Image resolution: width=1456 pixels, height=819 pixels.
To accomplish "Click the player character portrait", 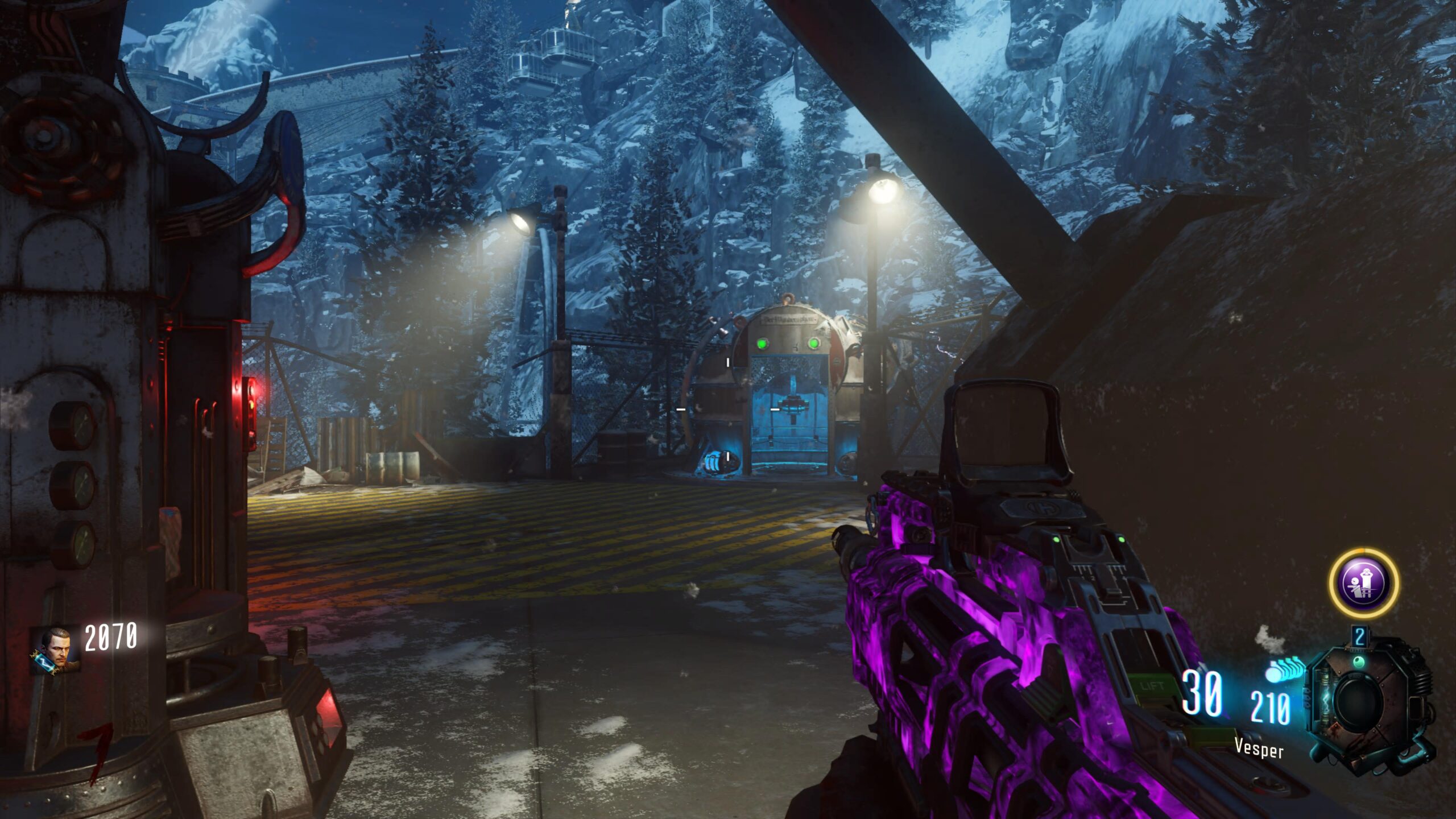I will pos(55,650).
